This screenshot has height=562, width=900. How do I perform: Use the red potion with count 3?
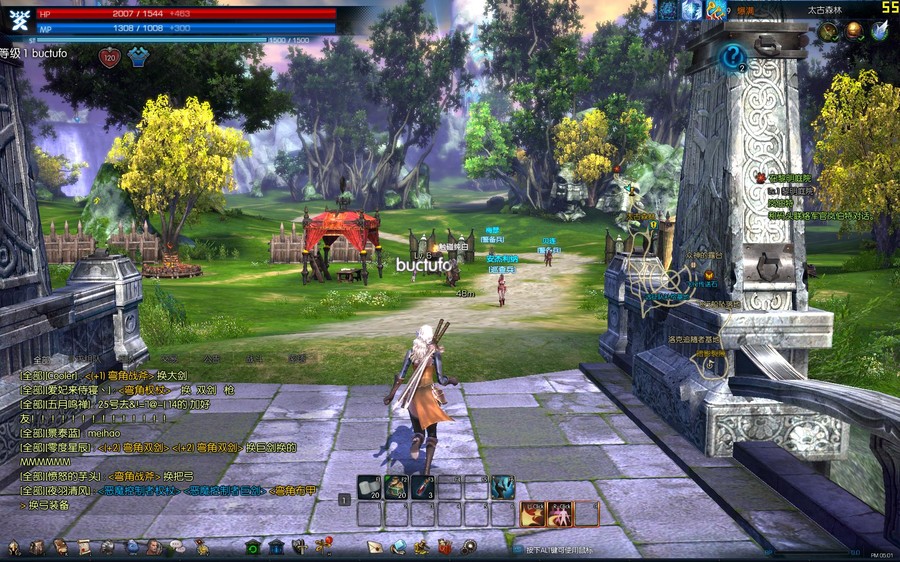click(423, 487)
